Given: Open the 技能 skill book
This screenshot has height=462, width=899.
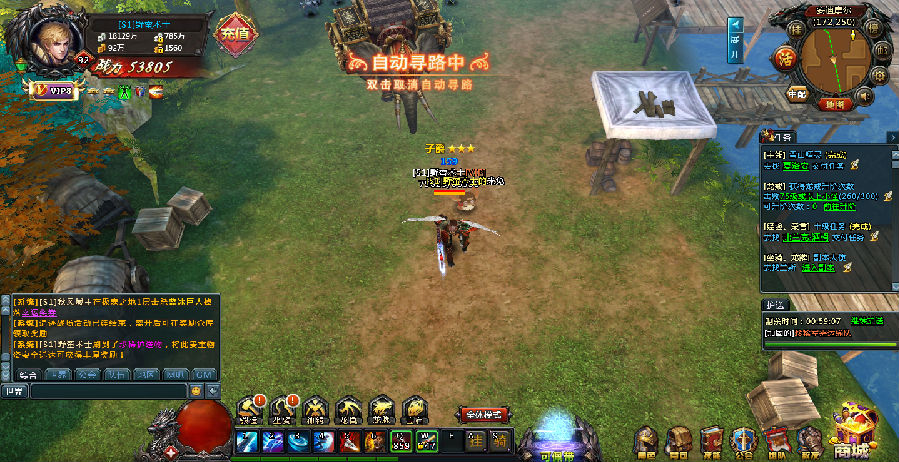Looking at the screenshot, I should click(x=711, y=440).
